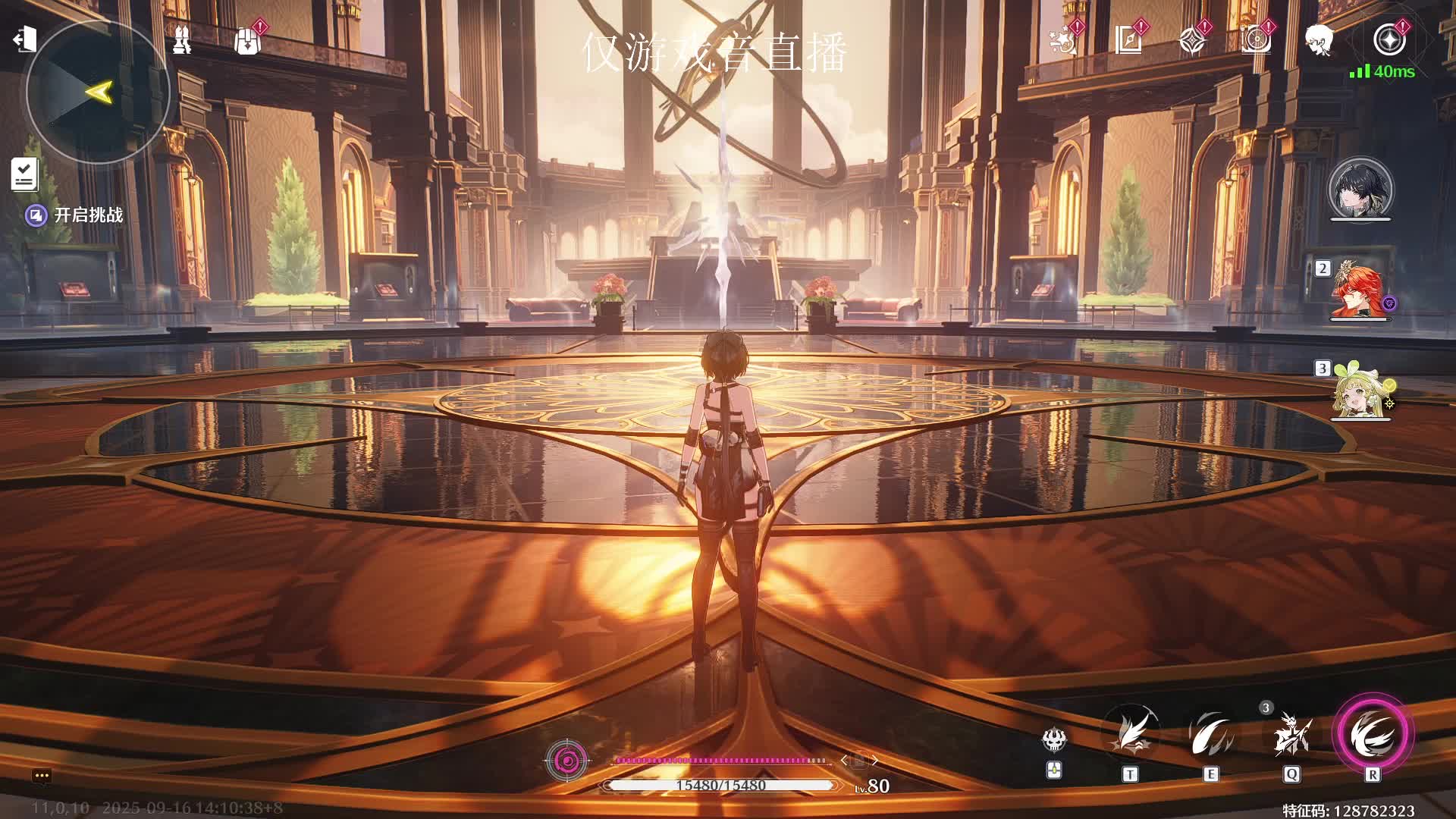Select the dark-haired active character portrait

coord(1360,189)
